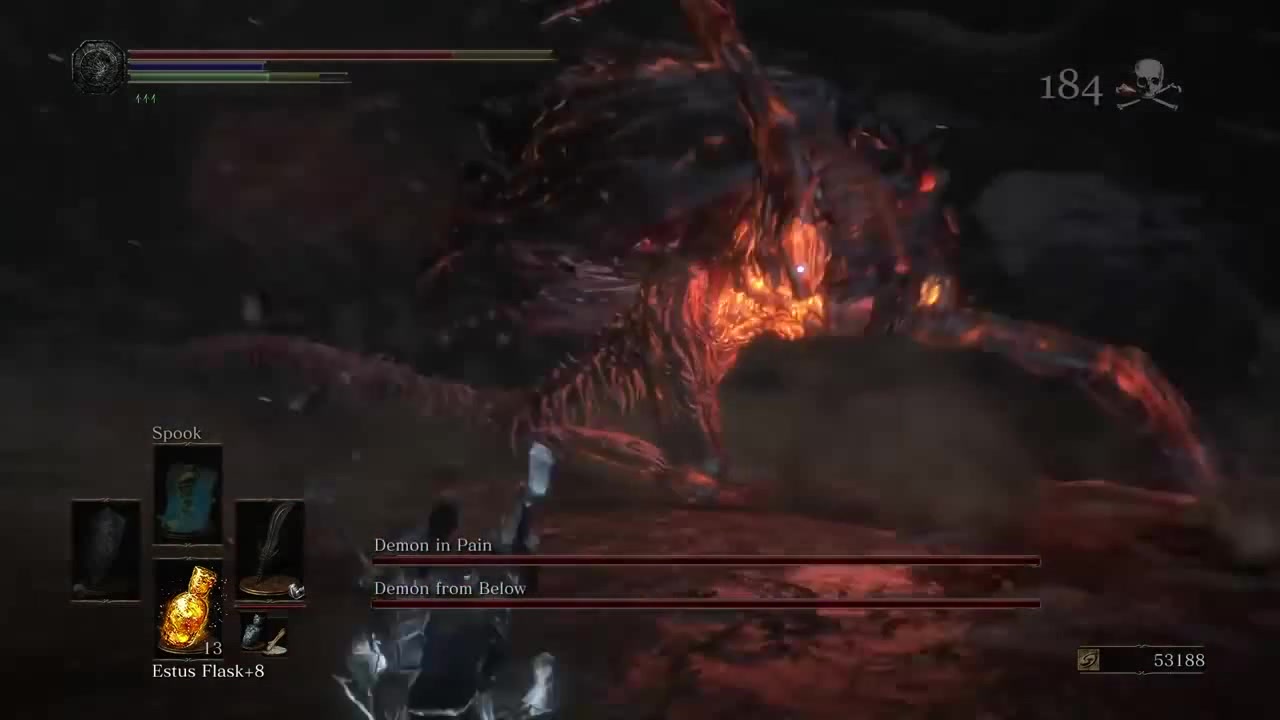Select the Estus Flask+8 item slot

(x=187, y=608)
